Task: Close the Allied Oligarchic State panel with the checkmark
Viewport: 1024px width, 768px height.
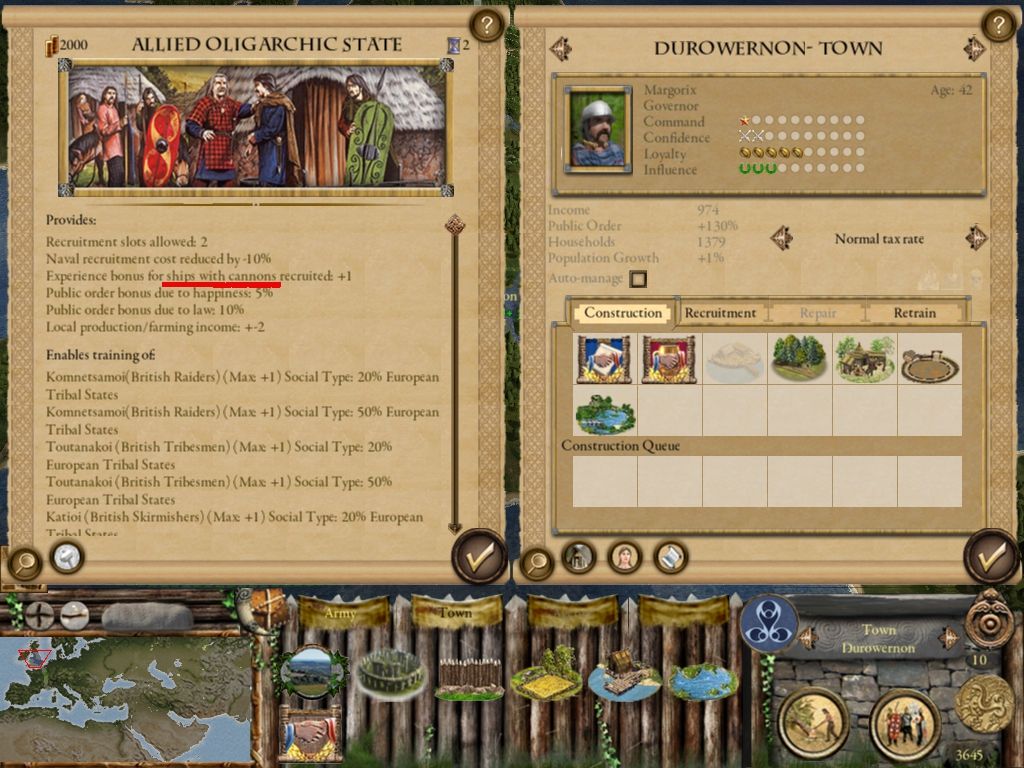Action: (480, 557)
